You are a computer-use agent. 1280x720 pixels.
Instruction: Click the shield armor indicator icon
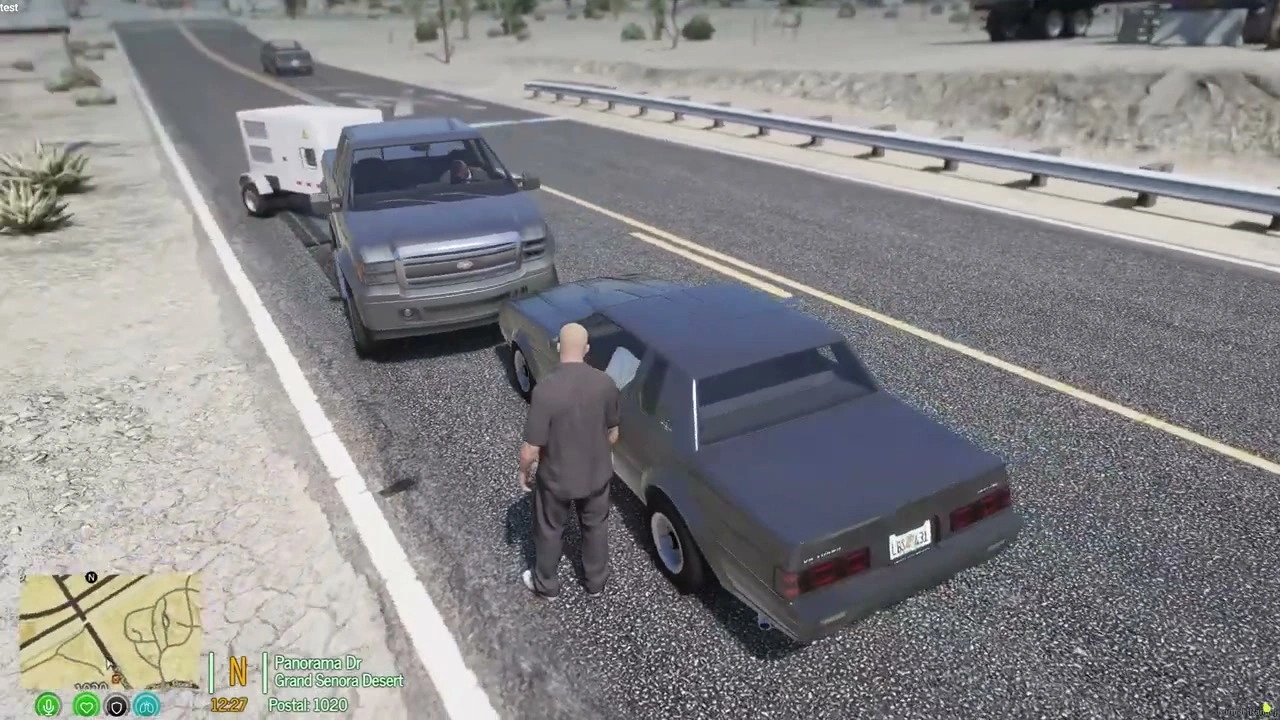[116, 706]
